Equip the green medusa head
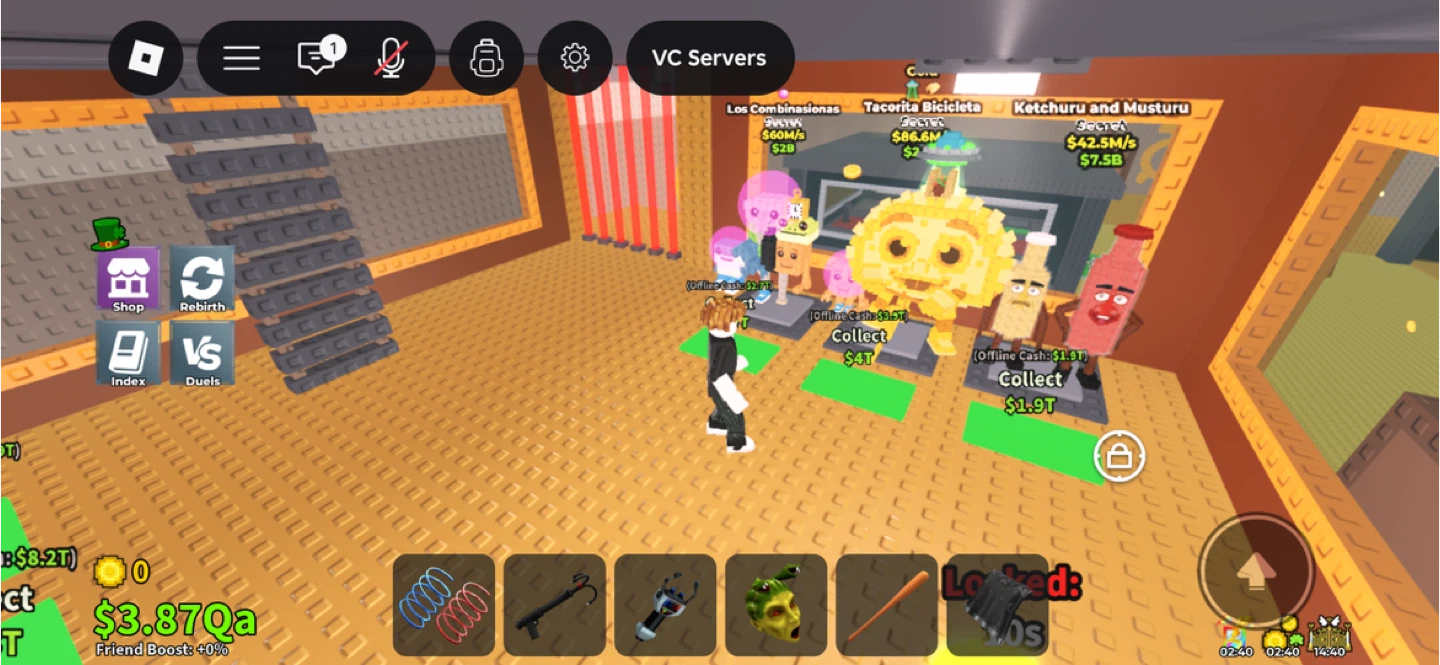 [776, 605]
